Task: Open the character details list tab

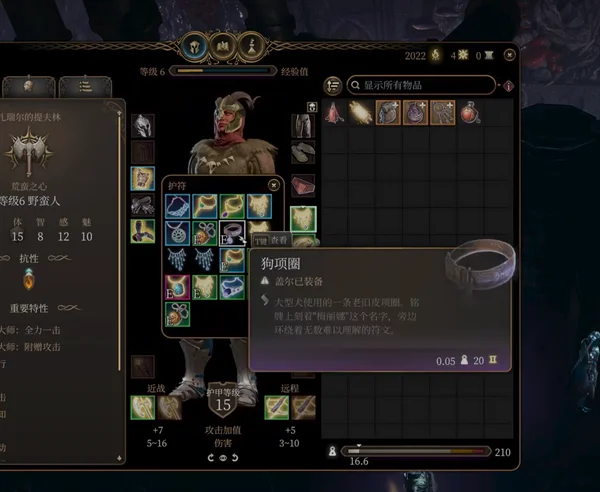Action: pos(84,86)
